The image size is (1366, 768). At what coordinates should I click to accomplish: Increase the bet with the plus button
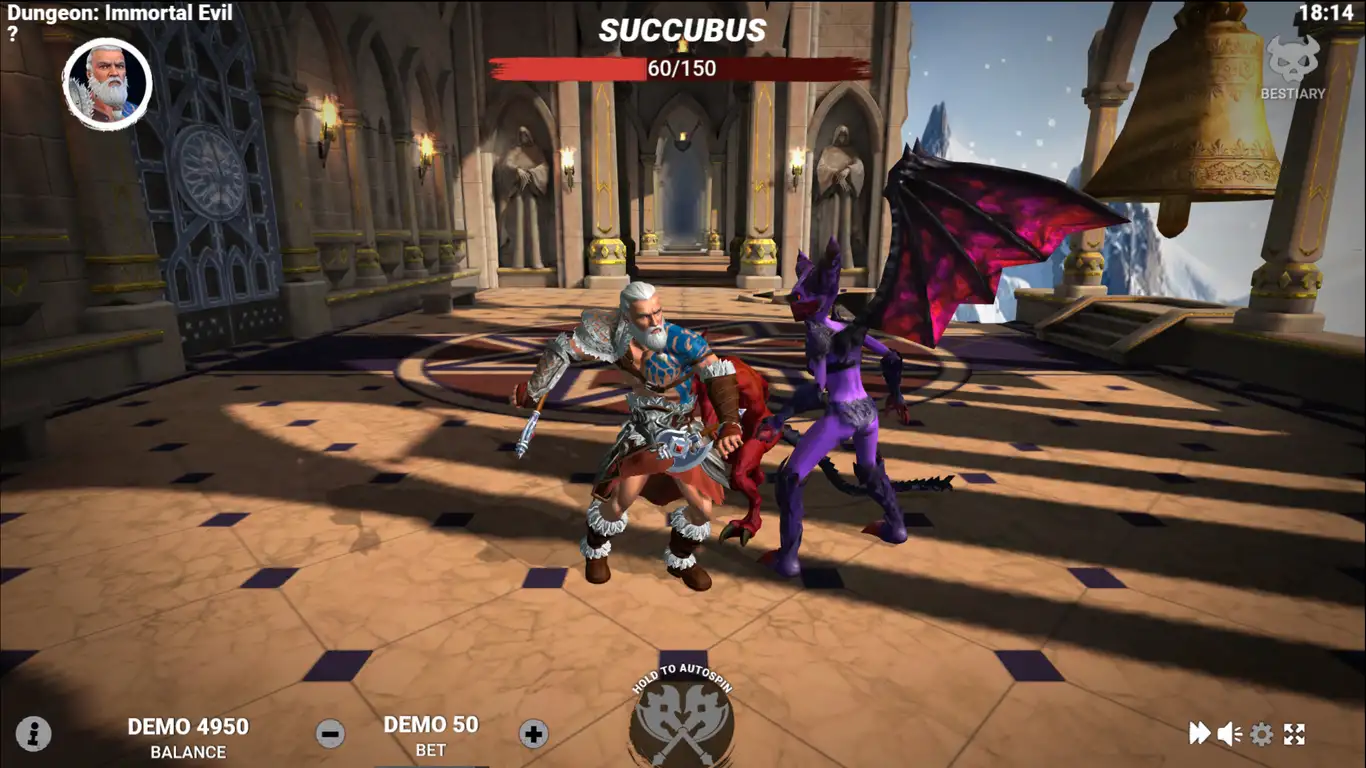click(533, 734)
